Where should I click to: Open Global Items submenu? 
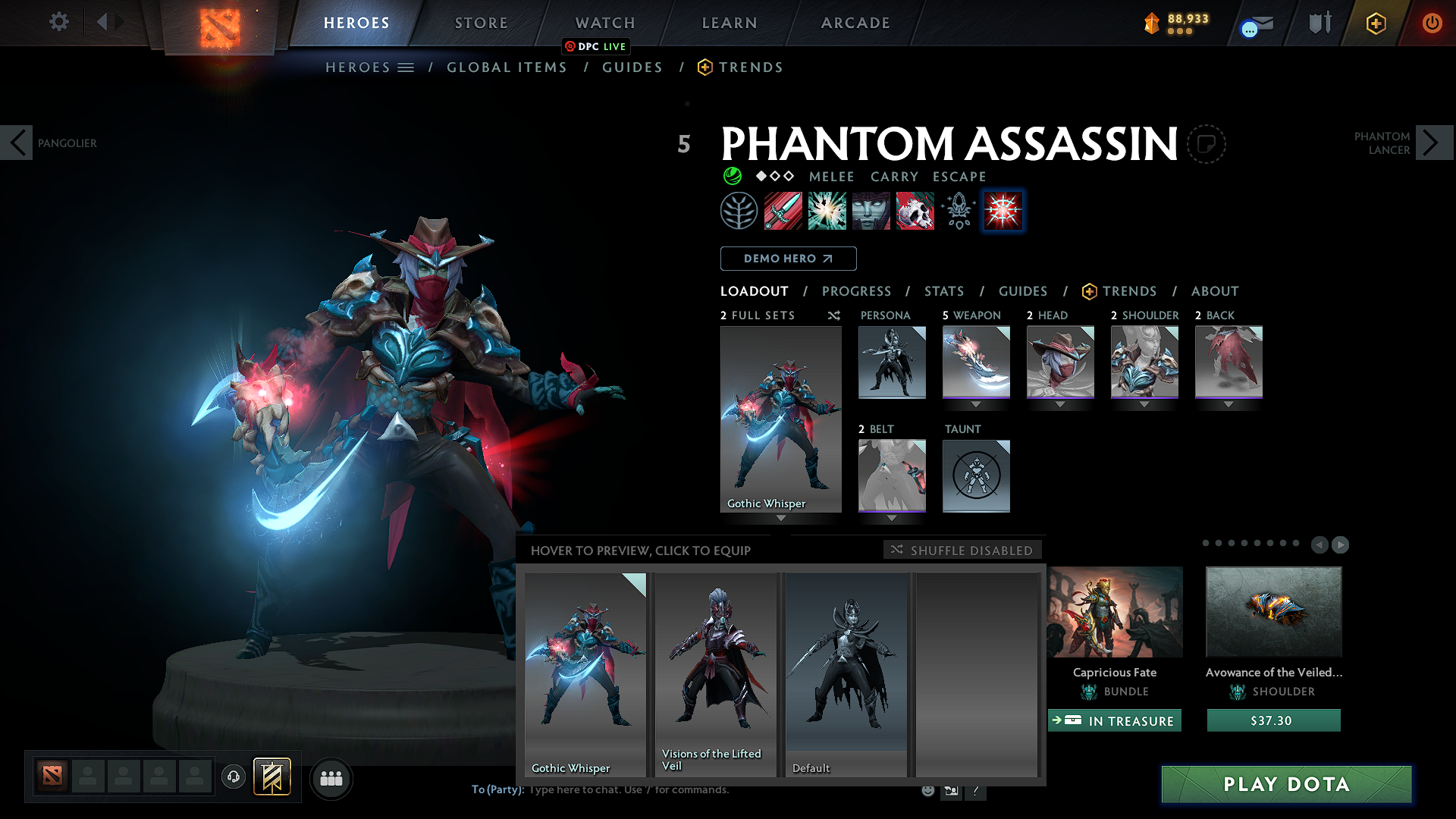(507, 67)
